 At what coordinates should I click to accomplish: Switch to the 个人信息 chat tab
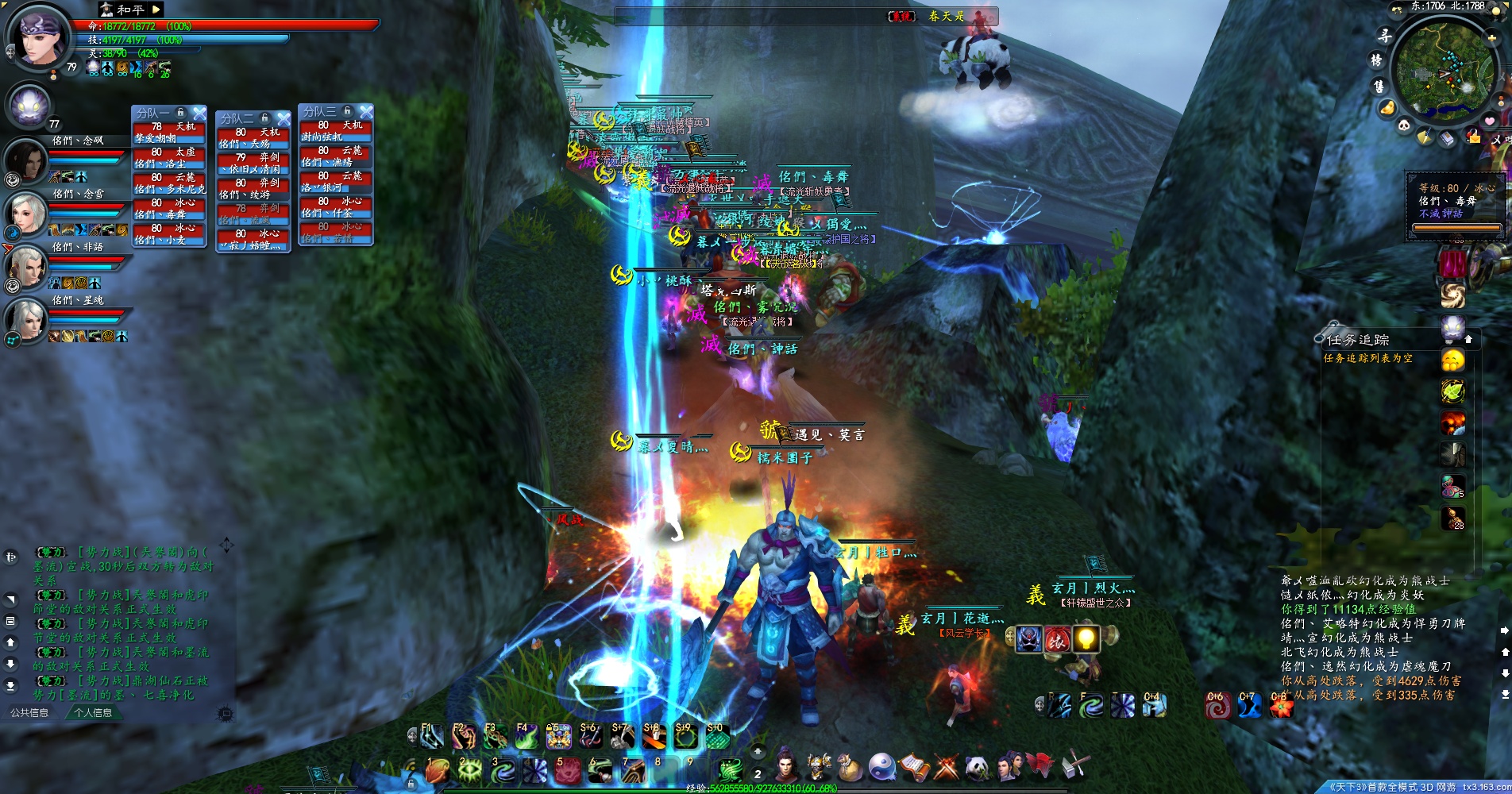93,713
